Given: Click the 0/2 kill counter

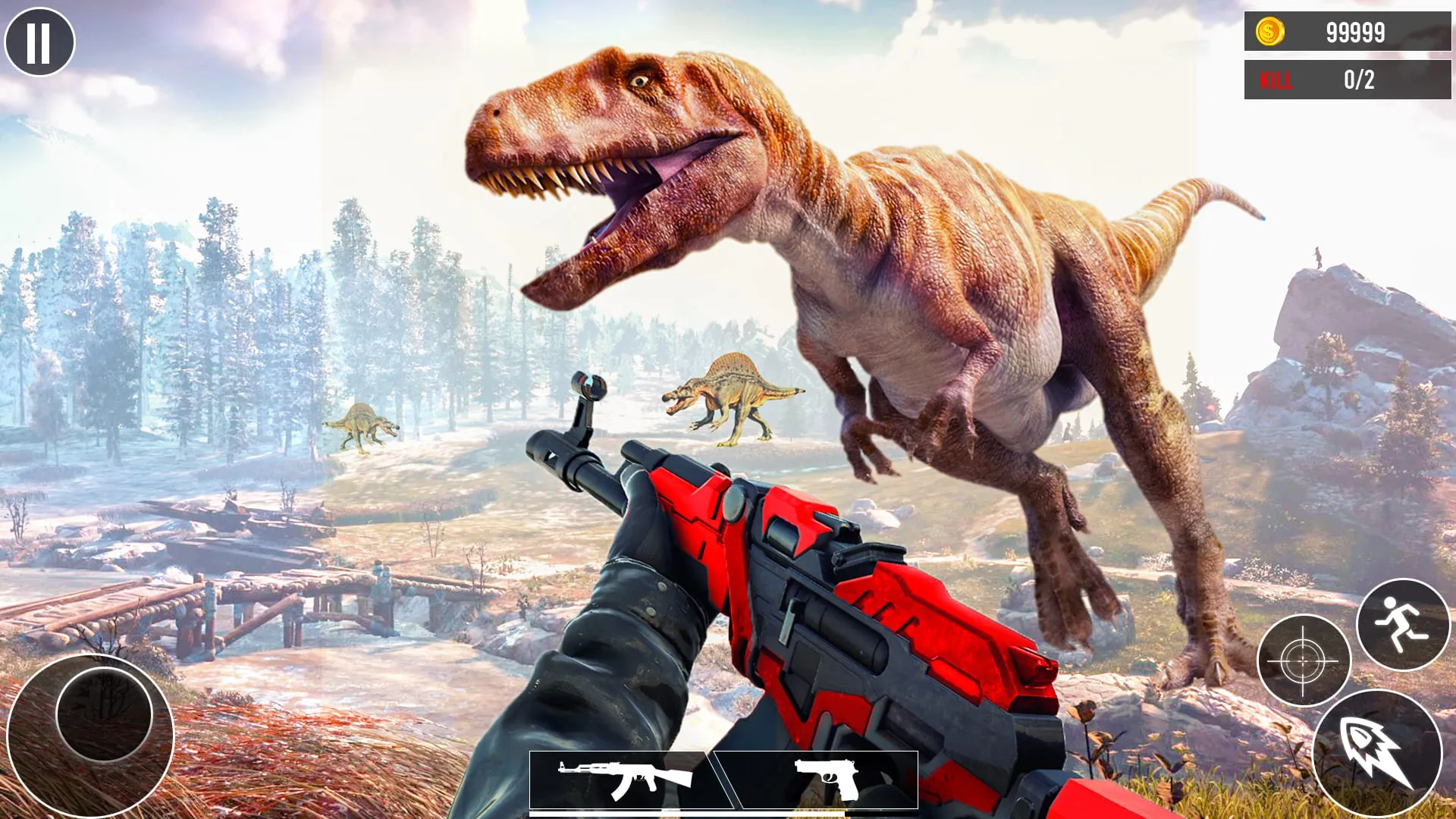Looking at the screenshot, I should 1357,80.
